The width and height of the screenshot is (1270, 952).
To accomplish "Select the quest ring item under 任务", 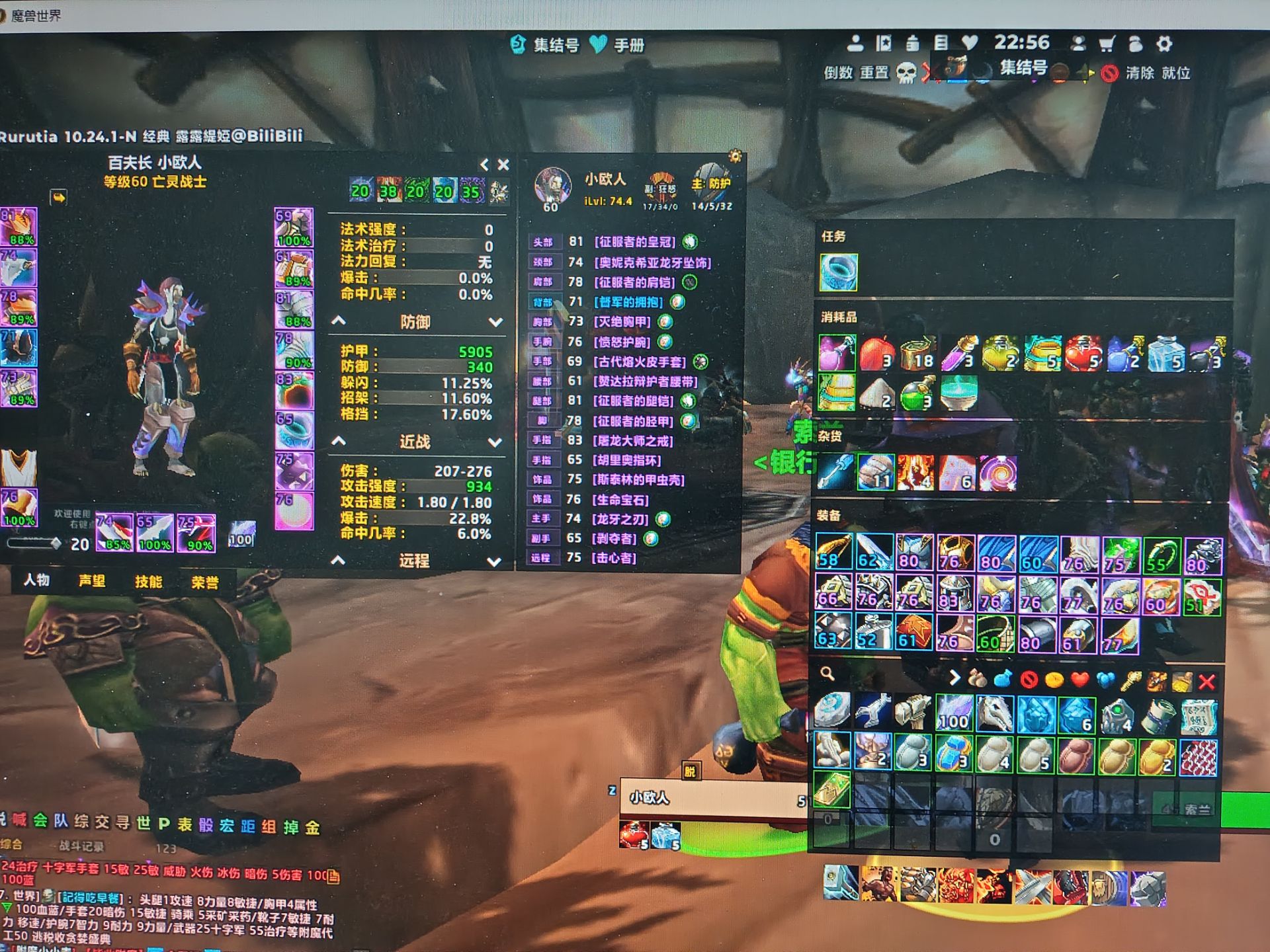I will coord(838,272).
